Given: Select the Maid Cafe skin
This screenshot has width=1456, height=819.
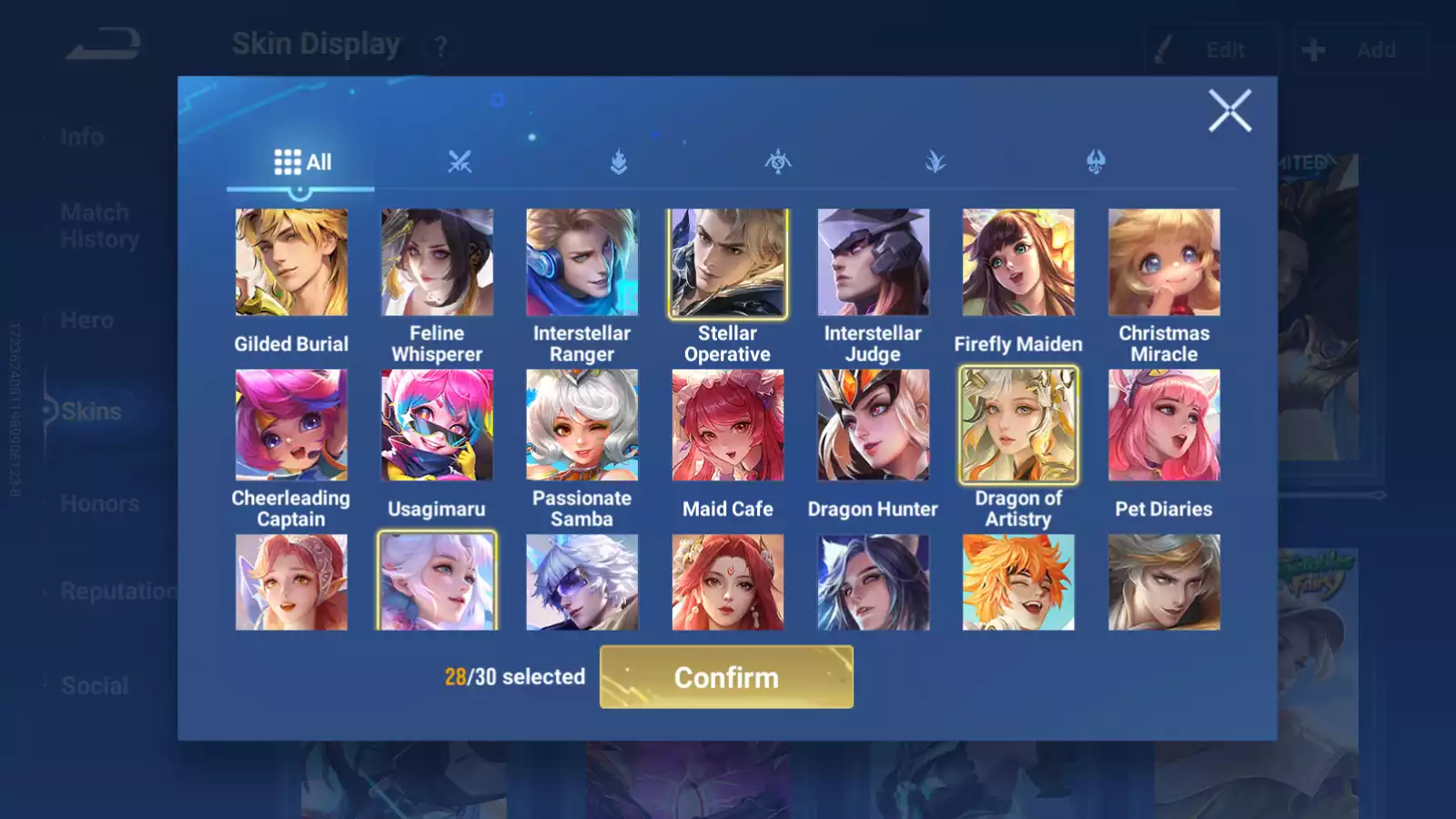Looking at the screenshot, I should pos(728,425).
